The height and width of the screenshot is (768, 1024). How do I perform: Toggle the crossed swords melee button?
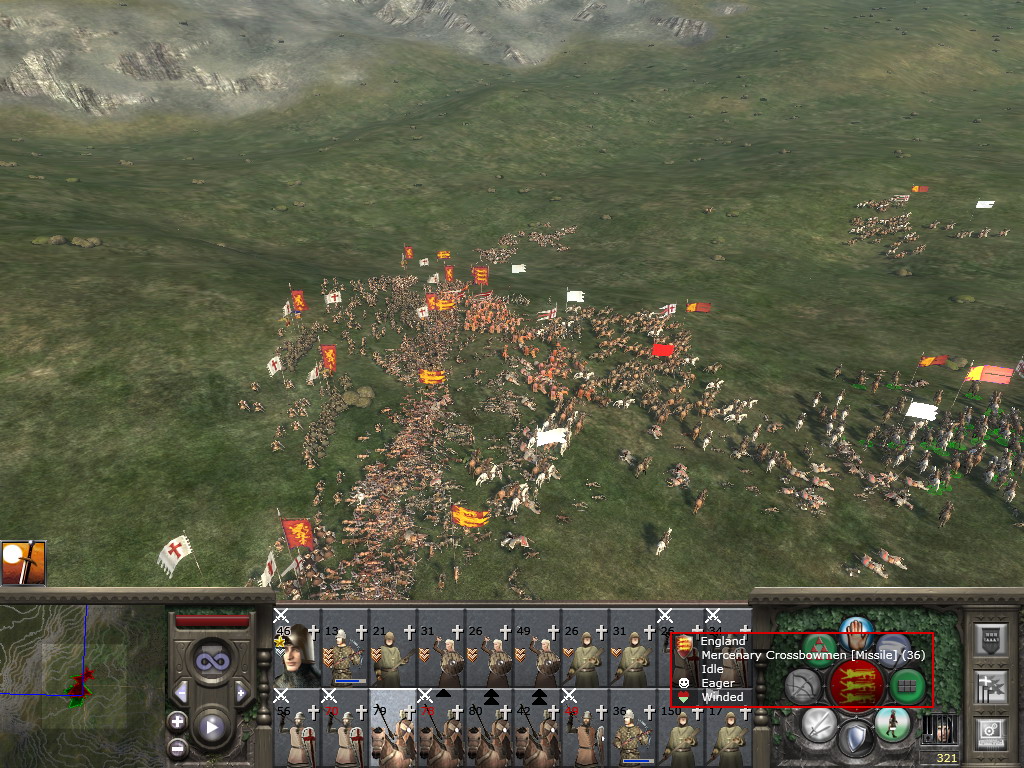(x=819, y=725)
